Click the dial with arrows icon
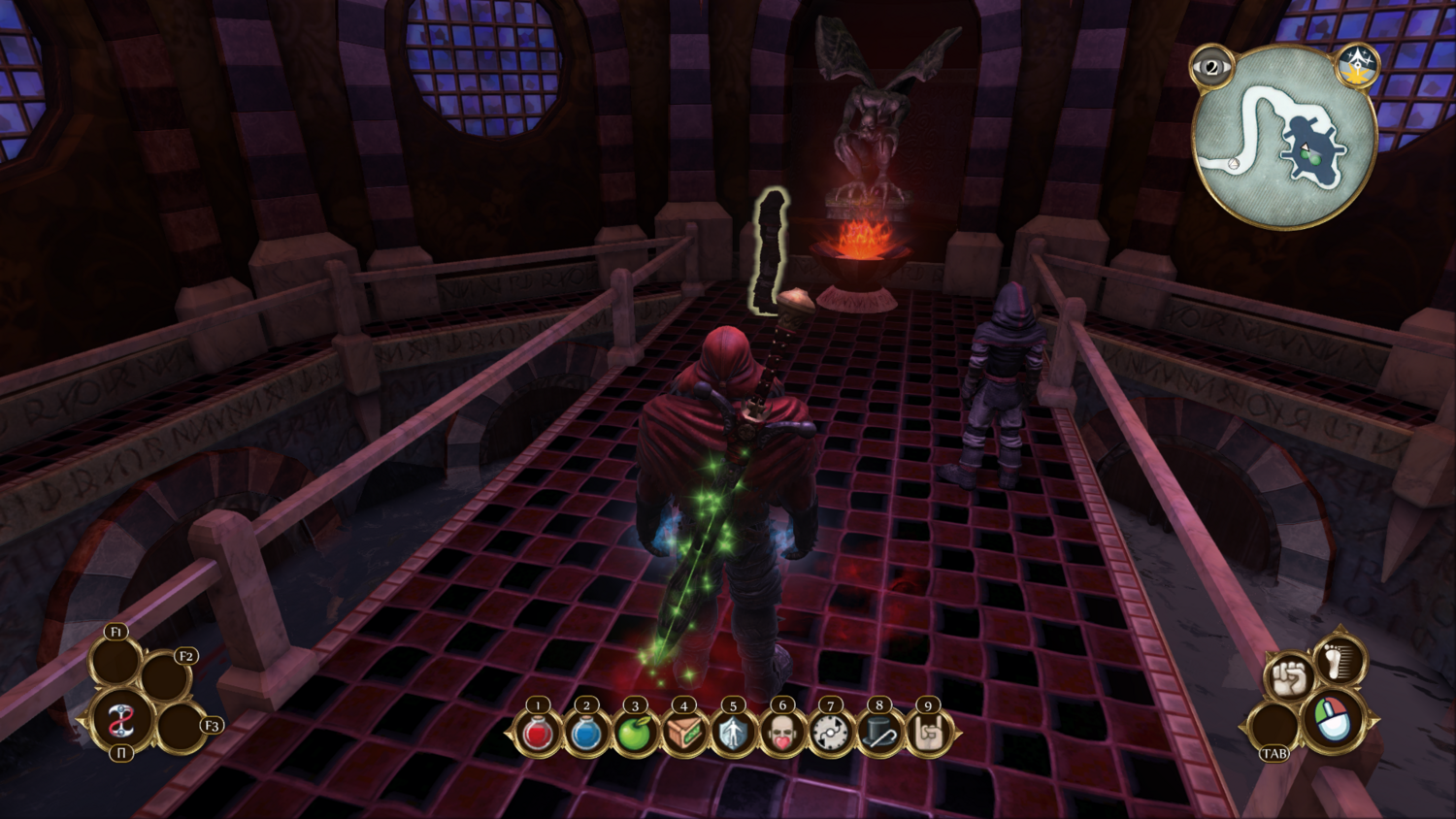The image size is (1456, 819). (x=831, y=735)
